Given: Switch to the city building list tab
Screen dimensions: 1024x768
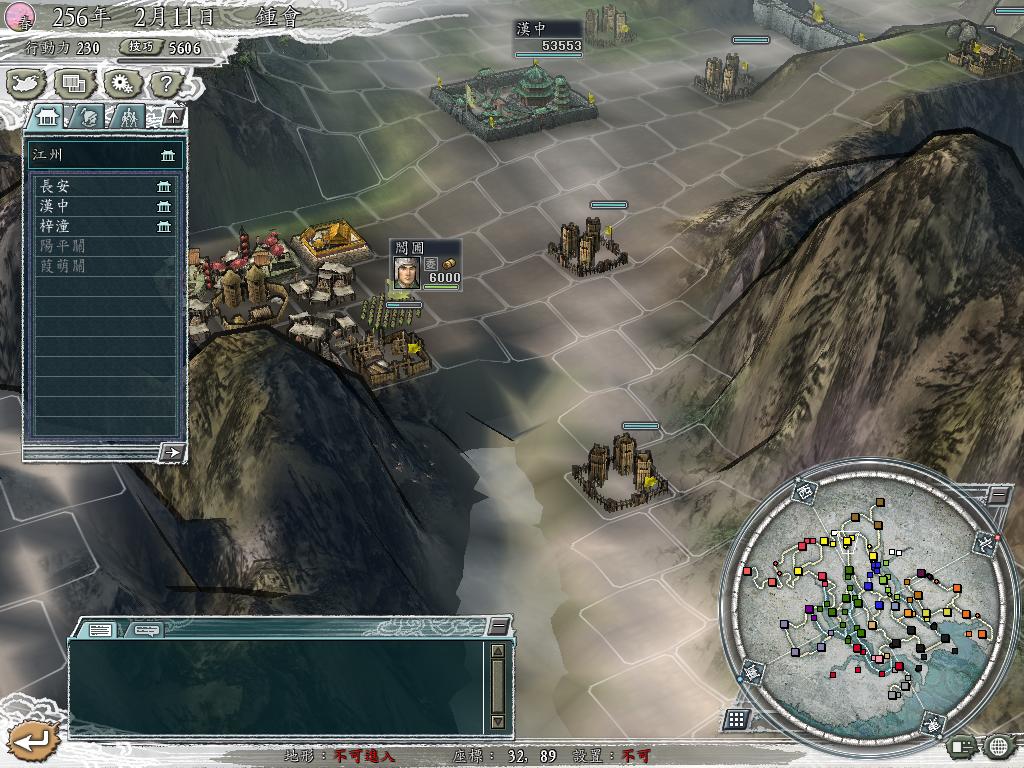Looking at the screenshot, I should click(47, 116).
